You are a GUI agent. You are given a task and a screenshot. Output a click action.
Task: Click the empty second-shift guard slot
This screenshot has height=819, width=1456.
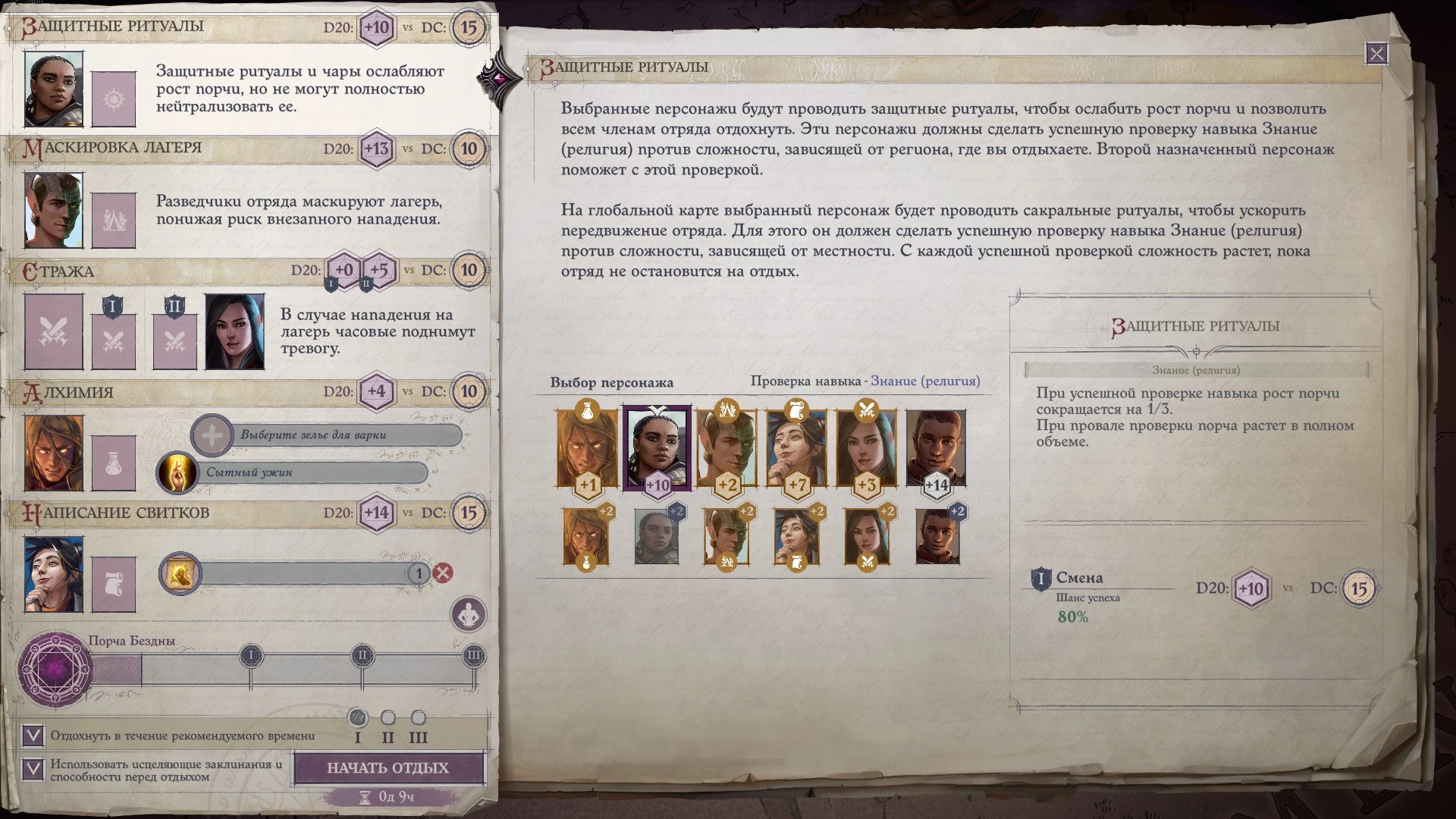click(x=174, y=341)
